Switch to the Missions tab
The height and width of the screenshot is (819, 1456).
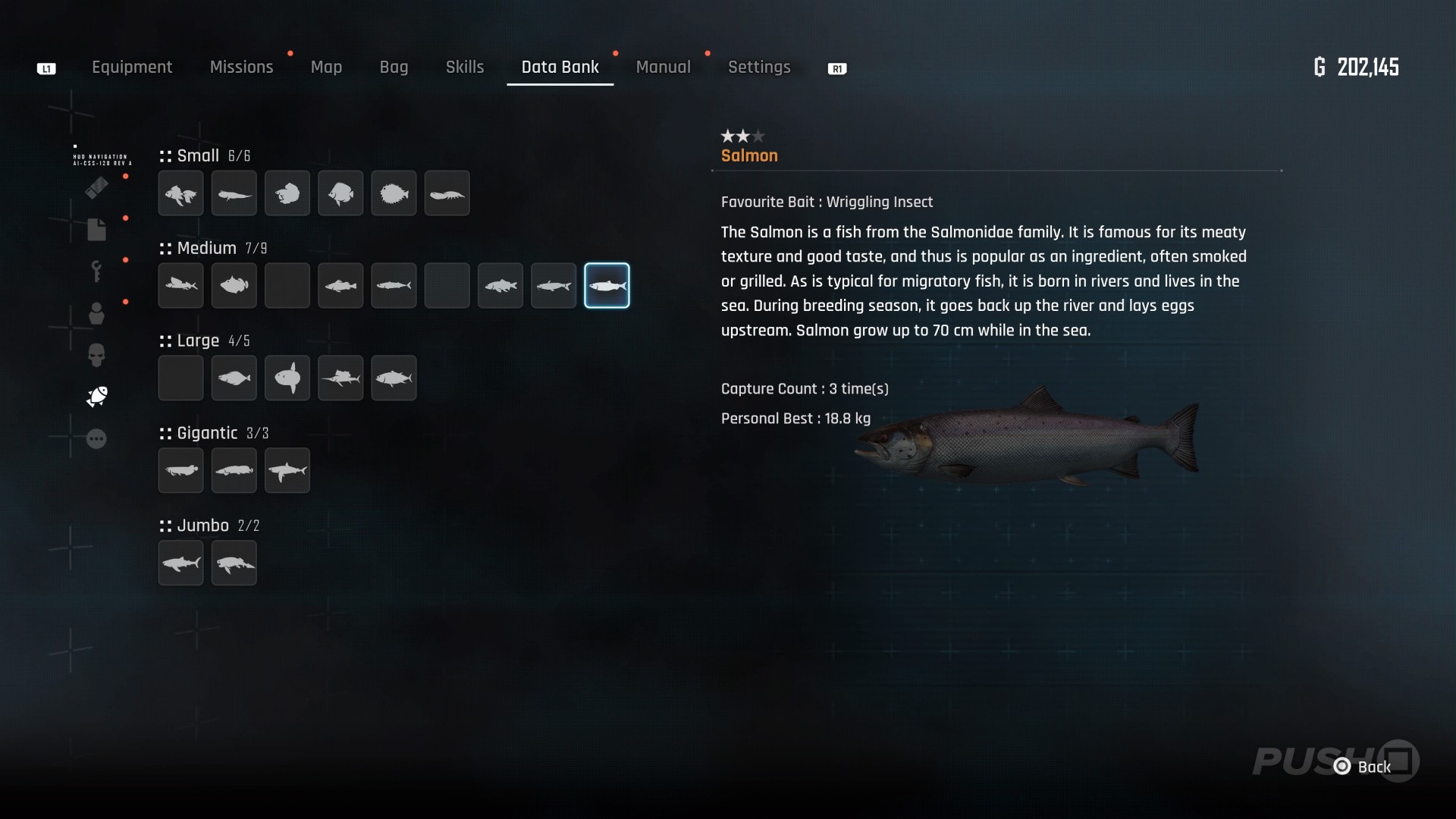click(x=241, y=67)
